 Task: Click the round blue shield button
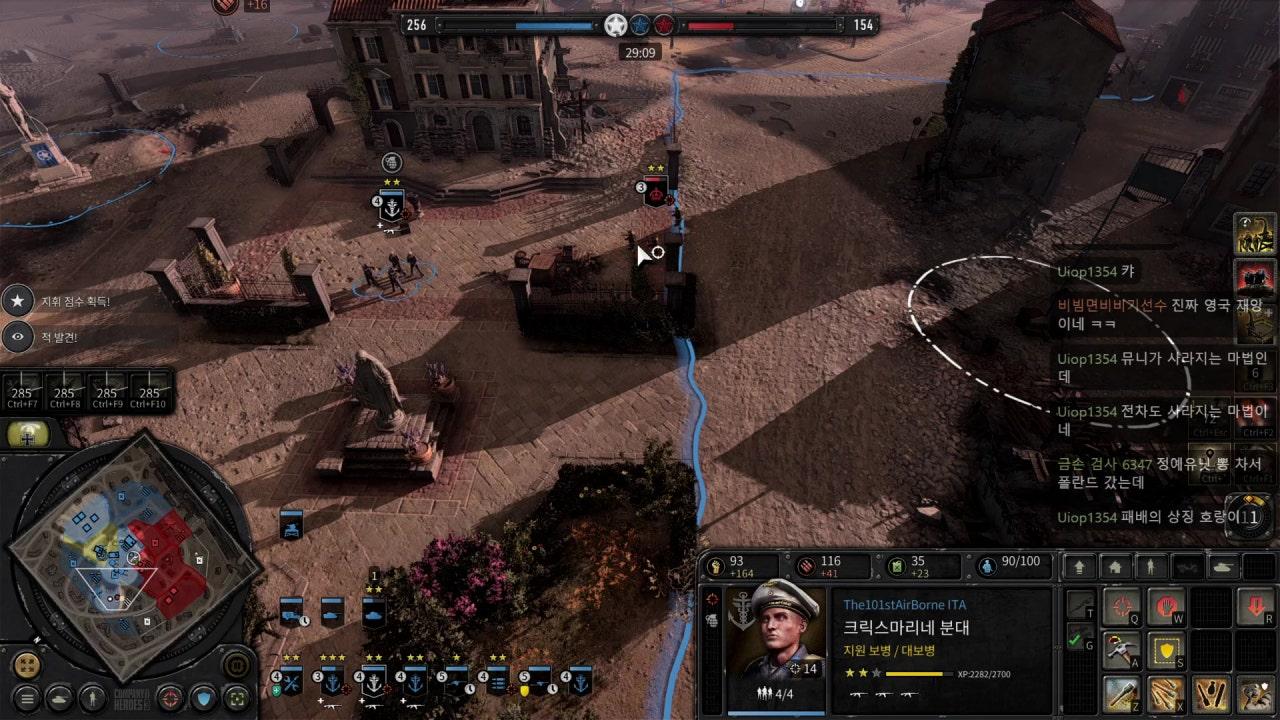pyautogui.click(x=203, y=697)
